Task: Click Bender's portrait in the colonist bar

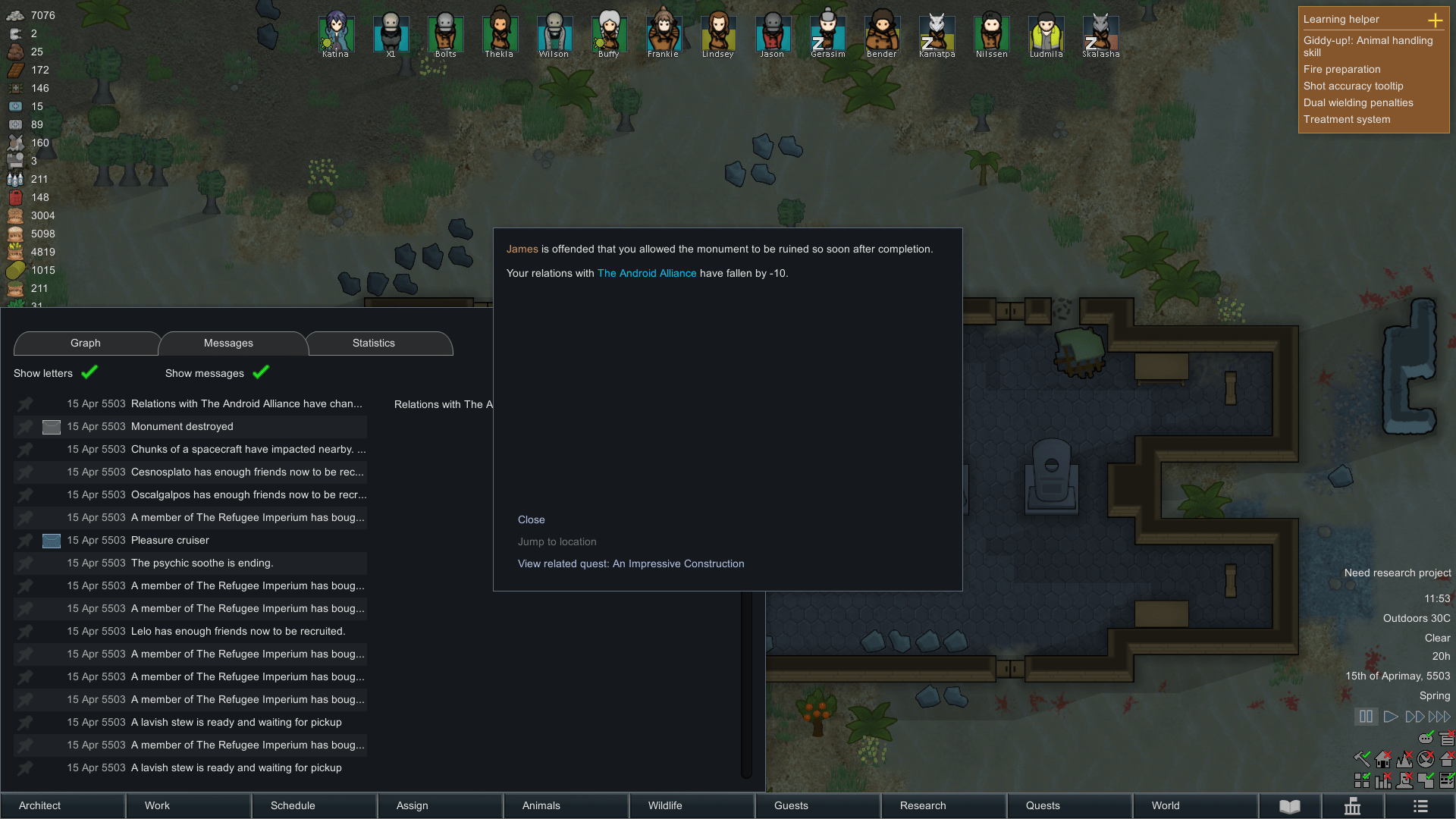Action: [x=882, y=32]
